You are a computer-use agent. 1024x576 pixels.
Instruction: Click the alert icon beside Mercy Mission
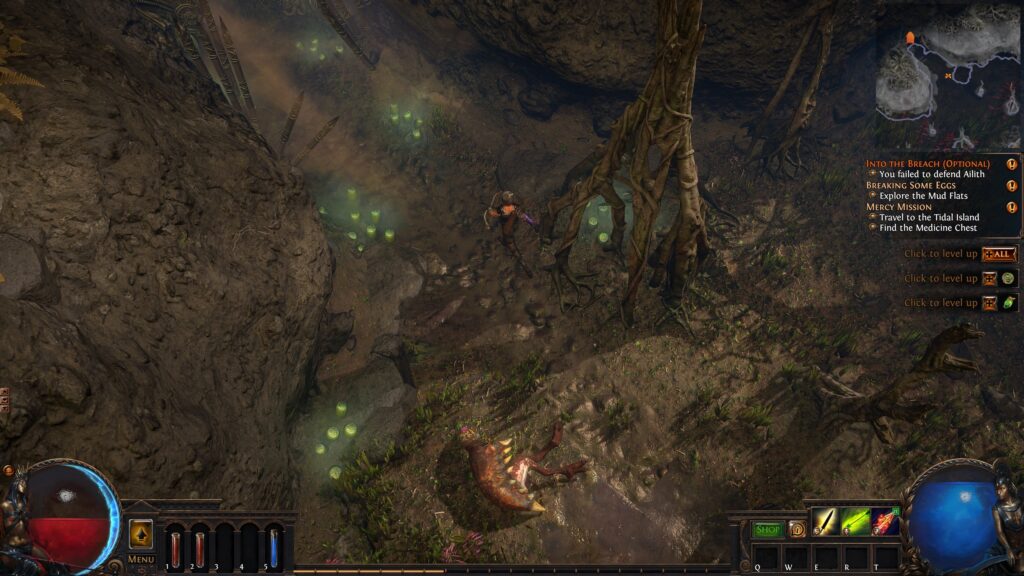click(1012, 207)
